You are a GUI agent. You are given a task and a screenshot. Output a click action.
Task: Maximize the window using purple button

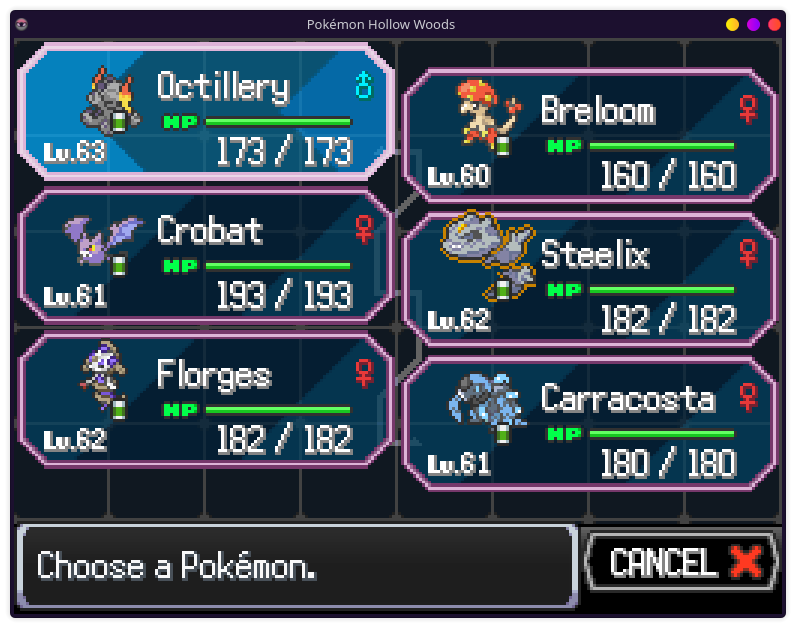(753, 24)
